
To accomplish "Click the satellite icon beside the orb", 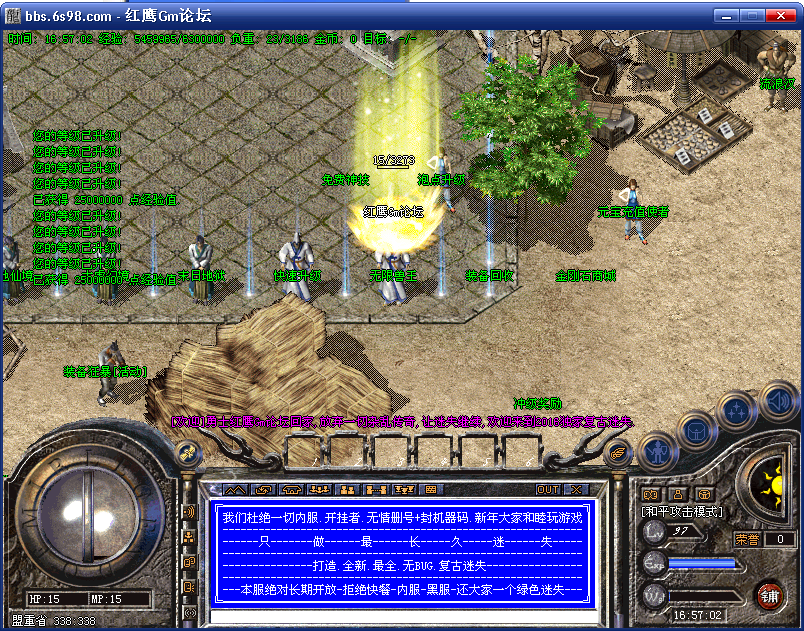I will click(x=186, y=455).
